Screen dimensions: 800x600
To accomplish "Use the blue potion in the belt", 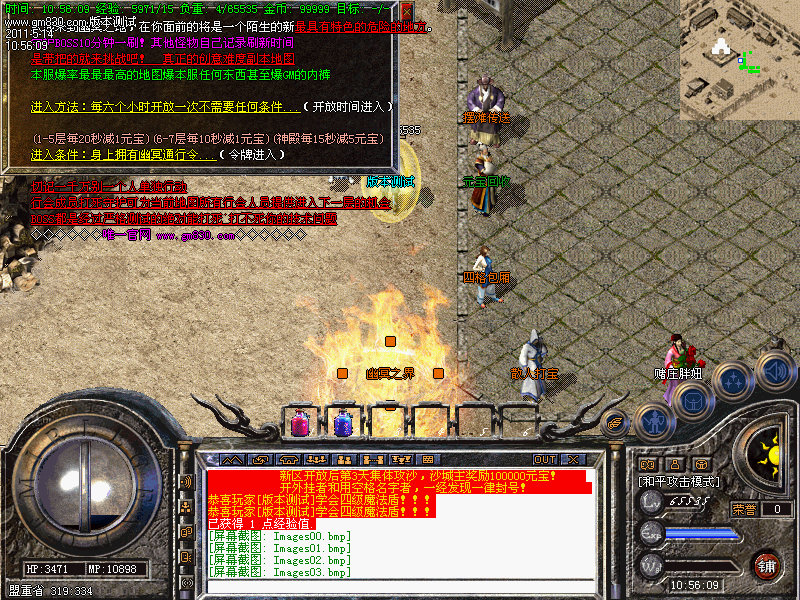I will tap(343, 423).
